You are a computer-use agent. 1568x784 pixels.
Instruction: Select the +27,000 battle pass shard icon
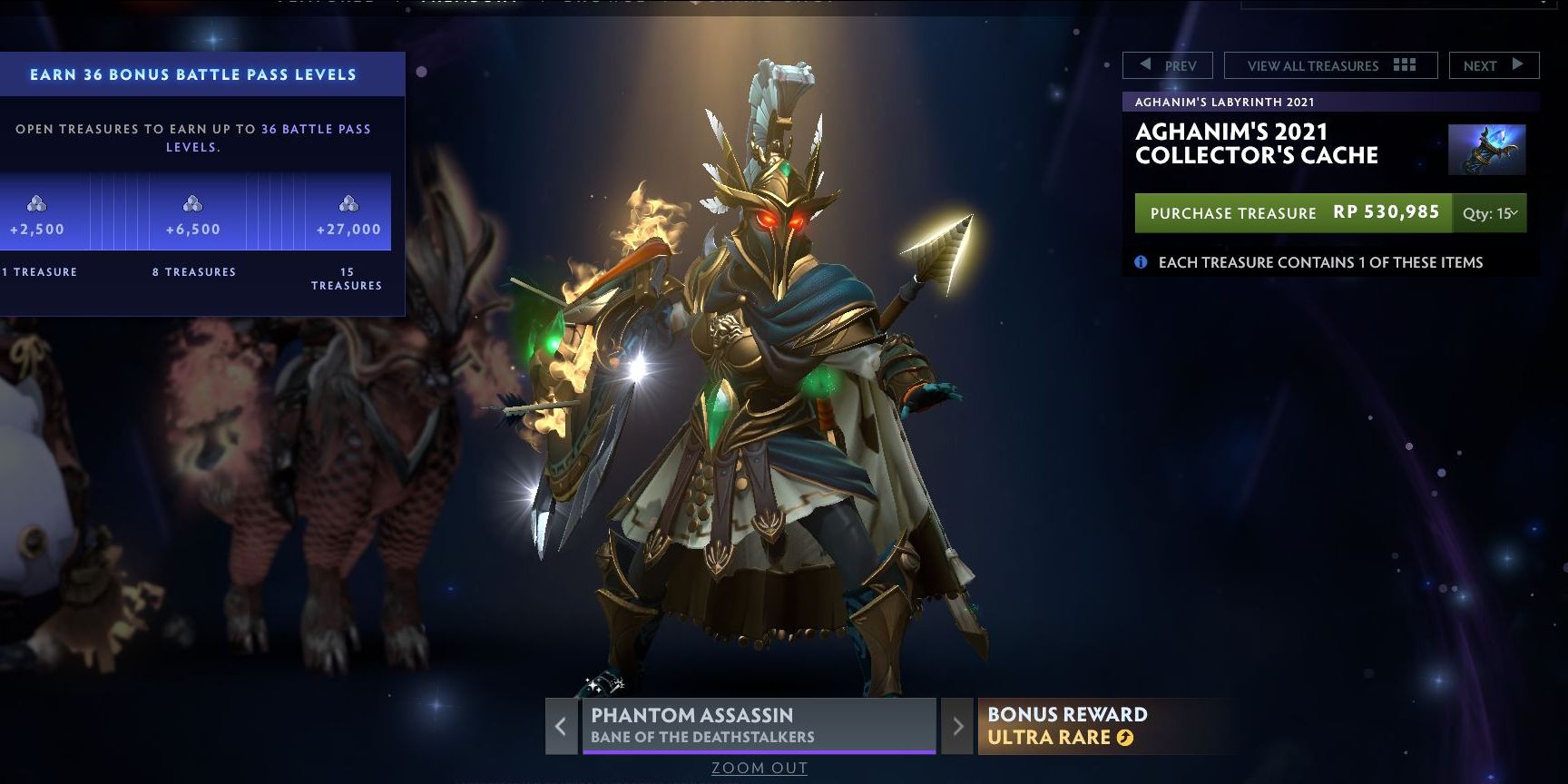point(348,204)
